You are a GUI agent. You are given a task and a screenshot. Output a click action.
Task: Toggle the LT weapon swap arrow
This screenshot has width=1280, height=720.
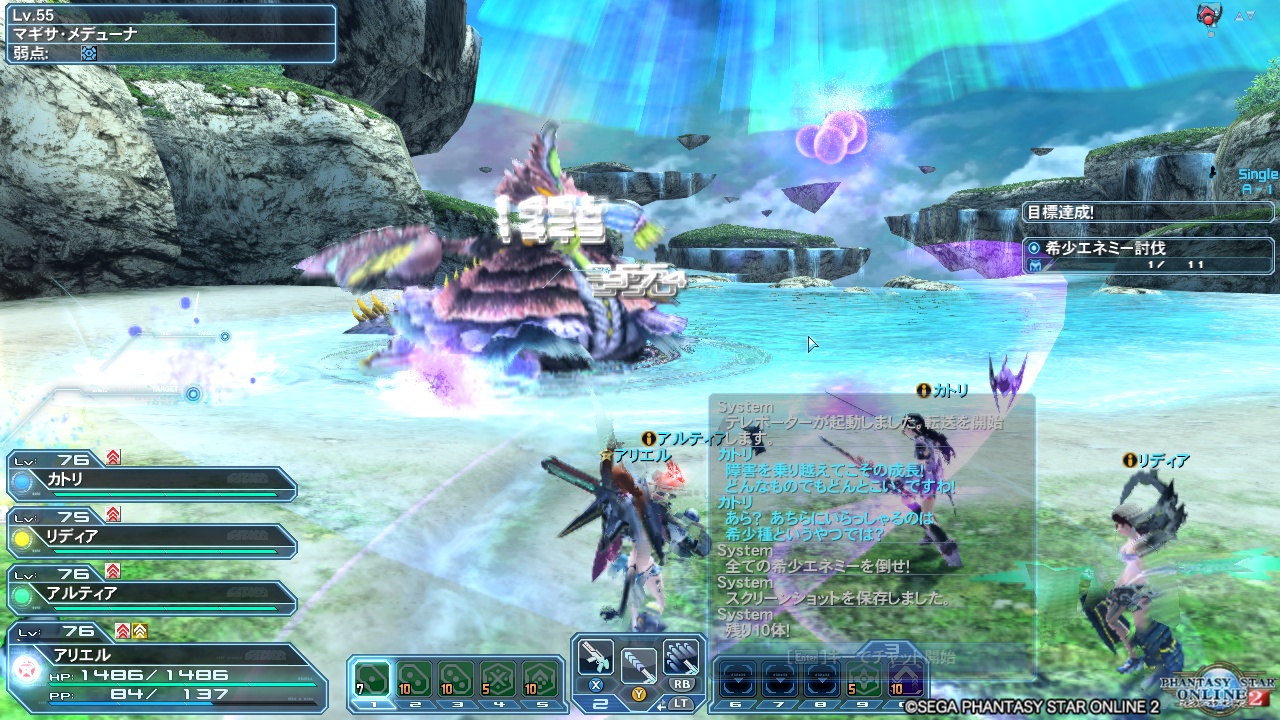[661, 704]
